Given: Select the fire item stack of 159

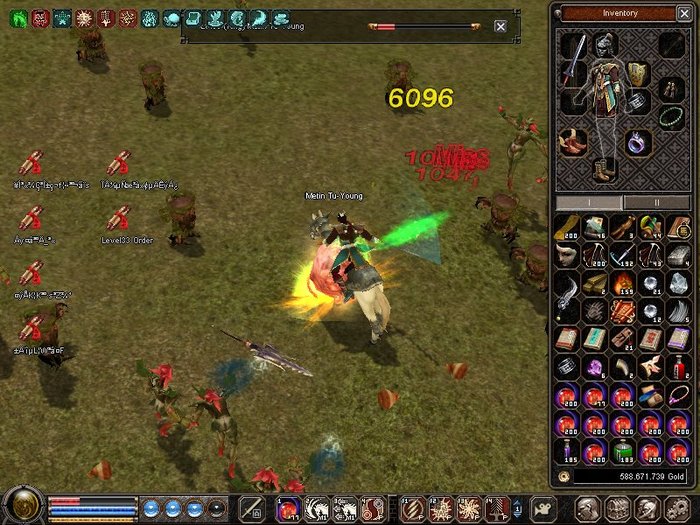Looking at the screenshot, I should point(623,283).
